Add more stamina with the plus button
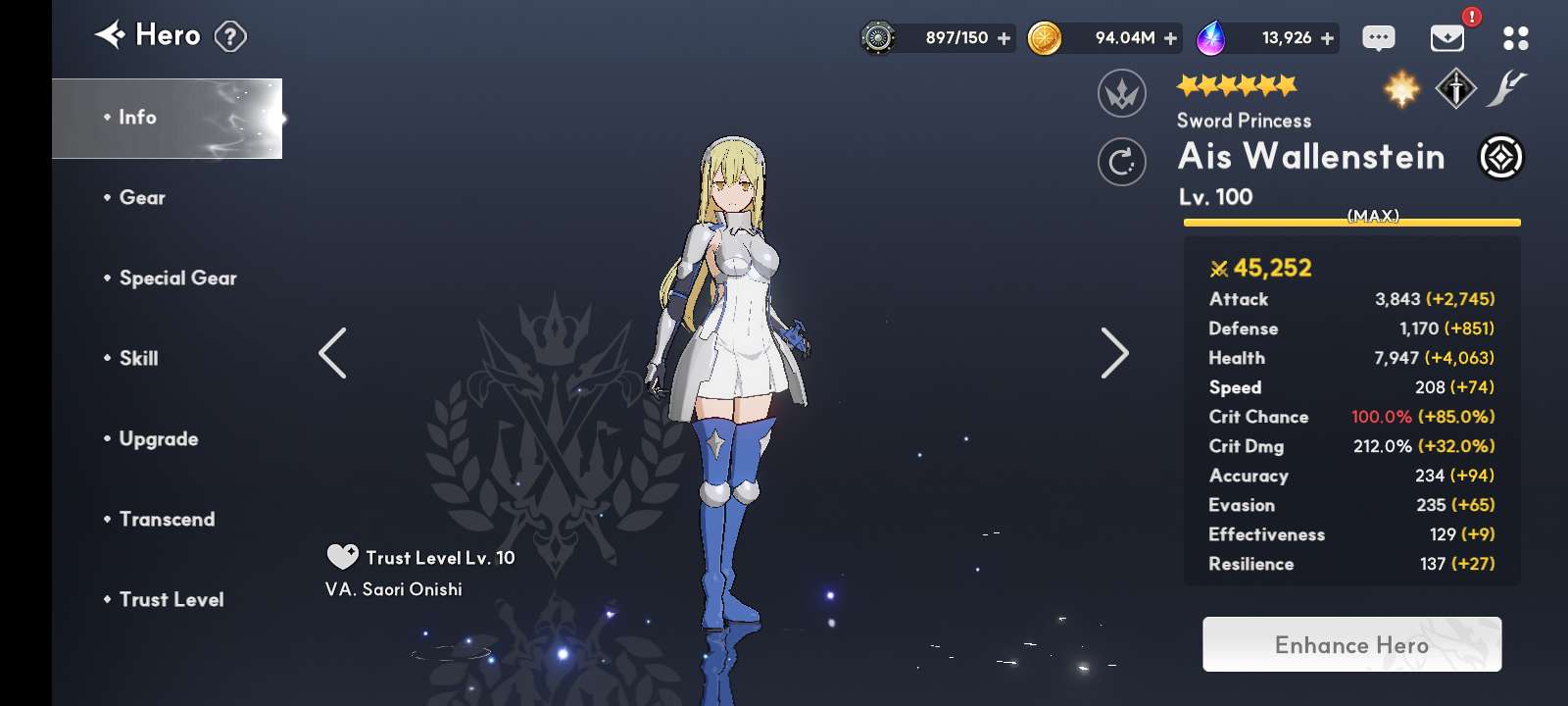This screenshot has width=1568, height=706. (1004, 38)
